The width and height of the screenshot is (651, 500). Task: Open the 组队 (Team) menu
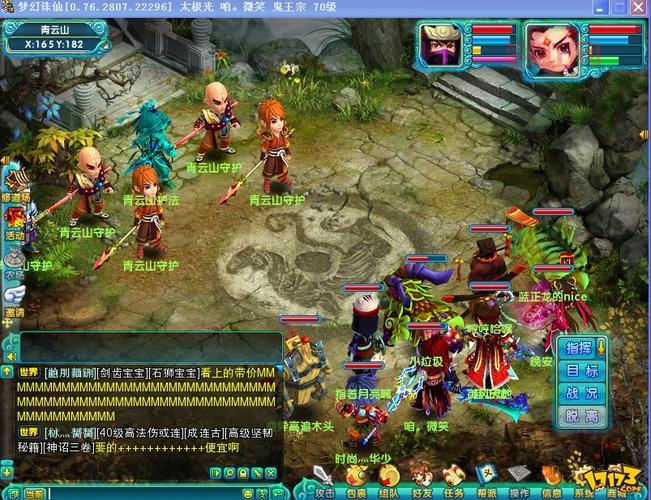[390, 477]
